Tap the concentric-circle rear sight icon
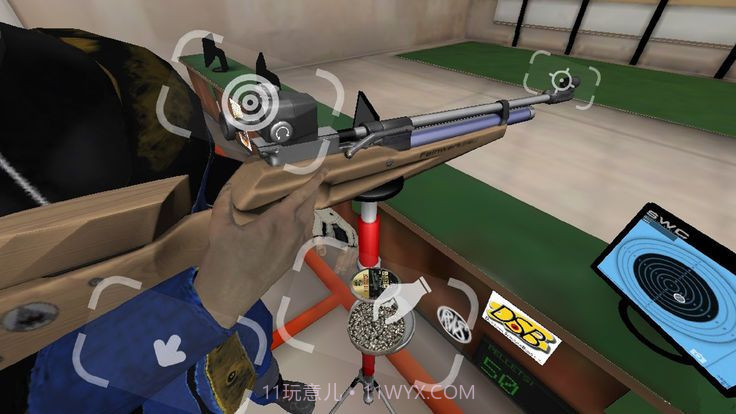Image resolution: width=736 pixels, height=414 pixels. (x=244, y=96)
